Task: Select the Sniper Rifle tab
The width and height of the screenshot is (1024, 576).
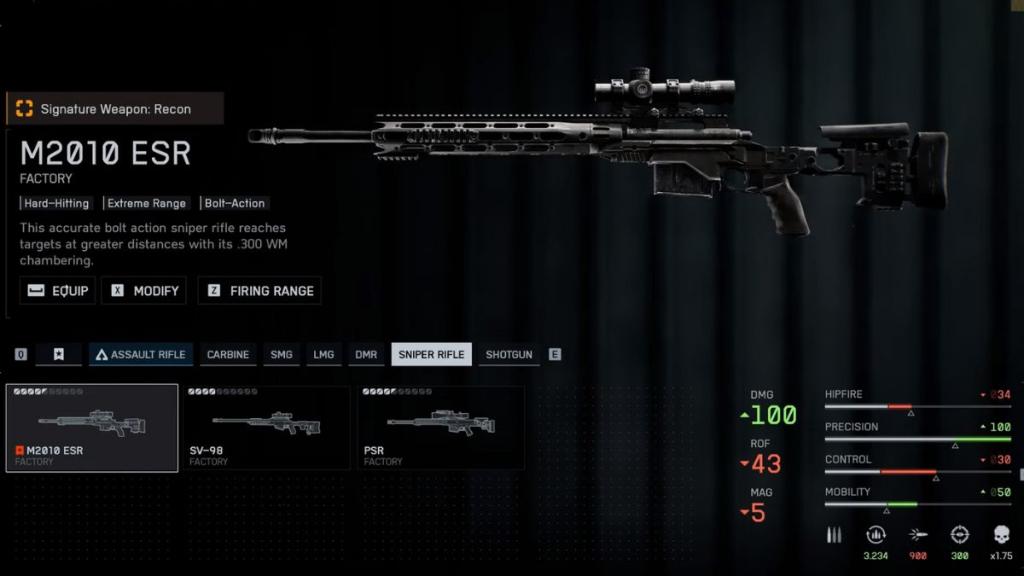Action: coord(431,355)
